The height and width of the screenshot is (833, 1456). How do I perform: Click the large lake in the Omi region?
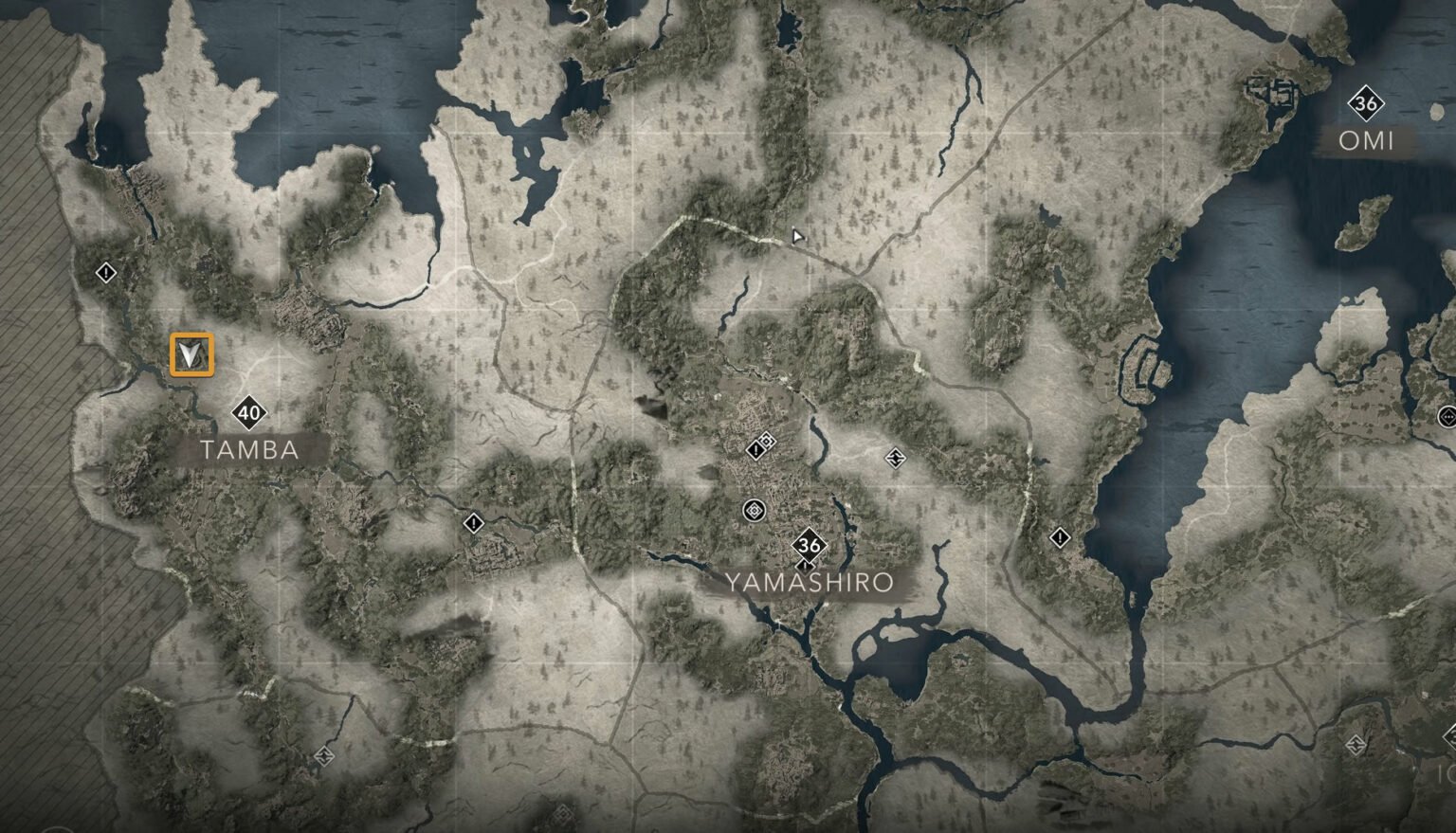[x=1232, y=284]
